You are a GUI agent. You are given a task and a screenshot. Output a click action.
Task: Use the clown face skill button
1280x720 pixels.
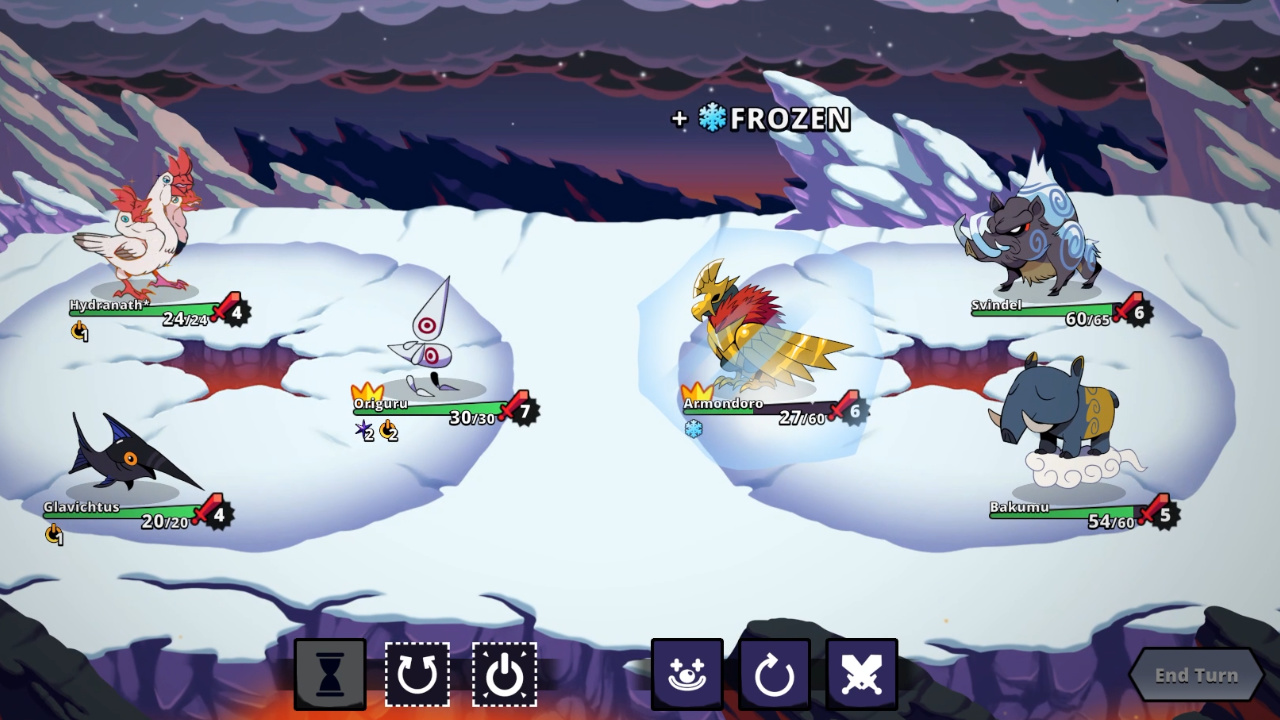687,675
